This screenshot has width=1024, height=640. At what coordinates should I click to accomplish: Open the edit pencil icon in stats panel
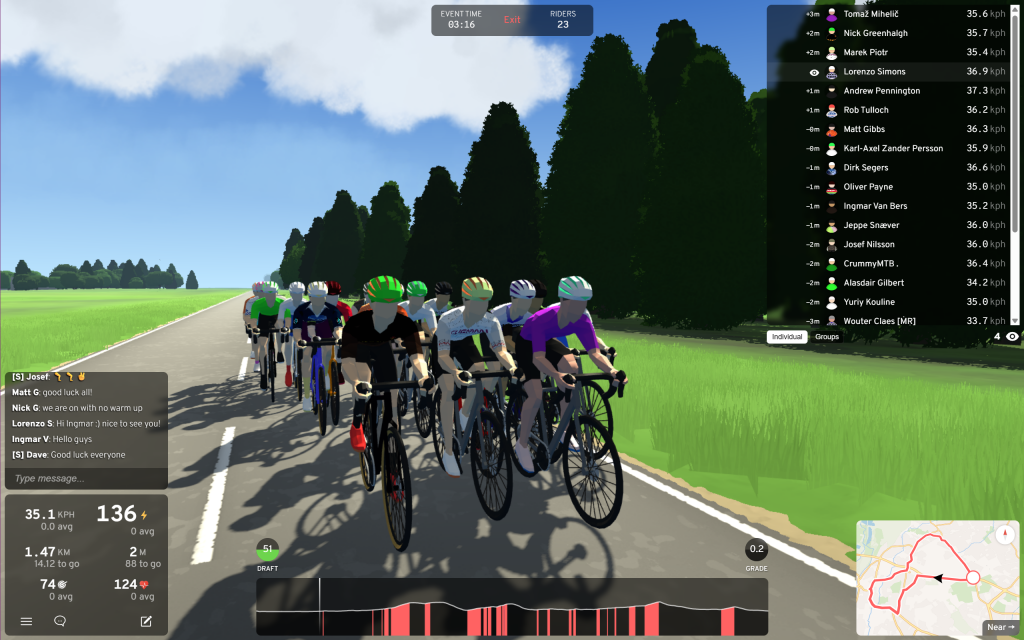coord(146,621)
